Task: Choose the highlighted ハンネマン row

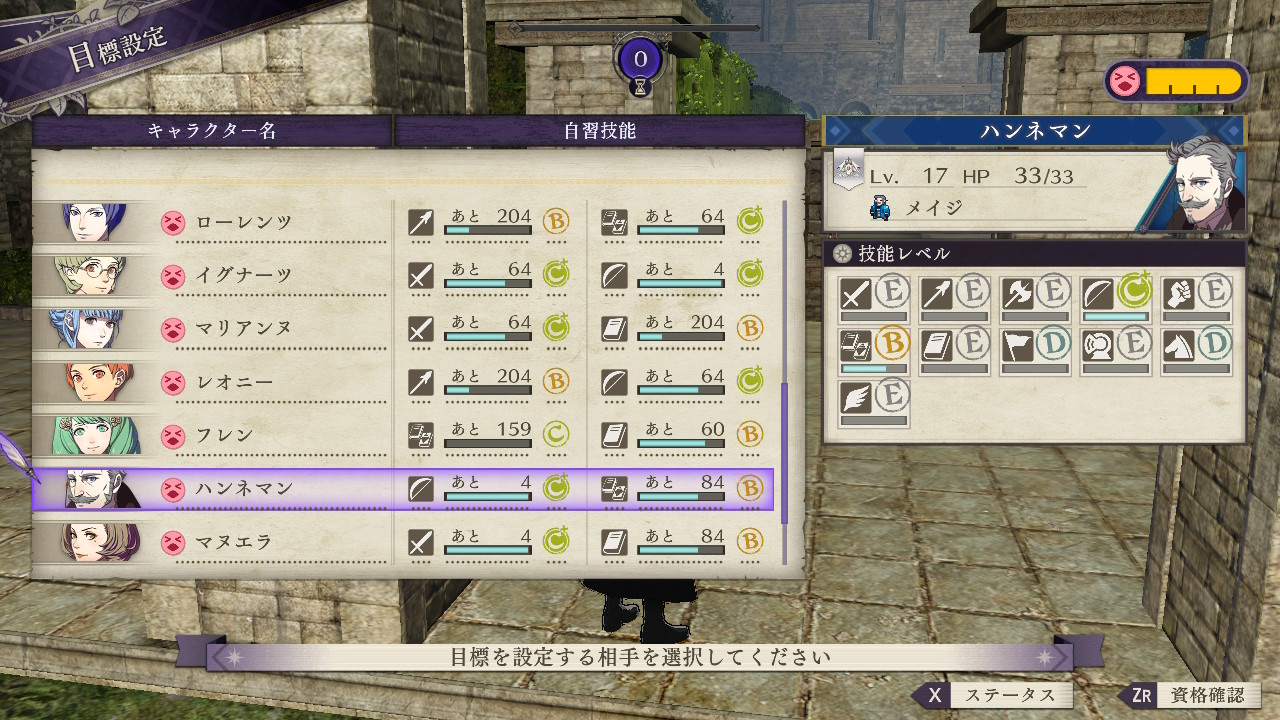Action: point(243,489)
